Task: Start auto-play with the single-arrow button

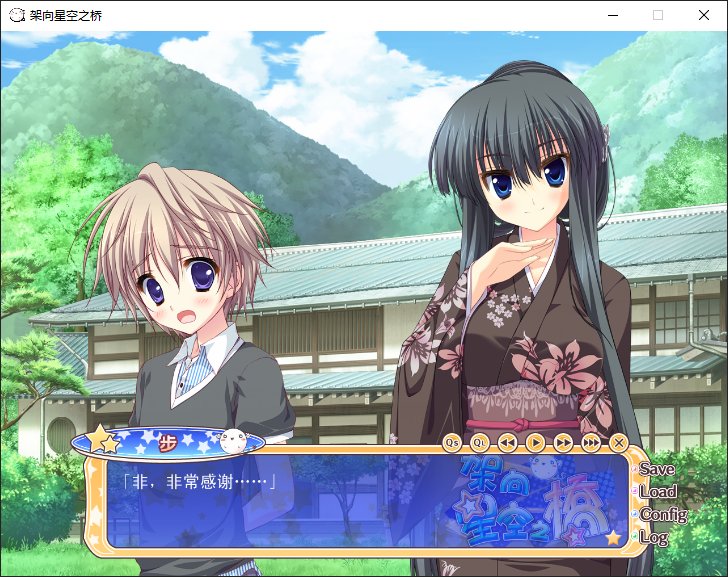Action: click(x=536, y=441)
